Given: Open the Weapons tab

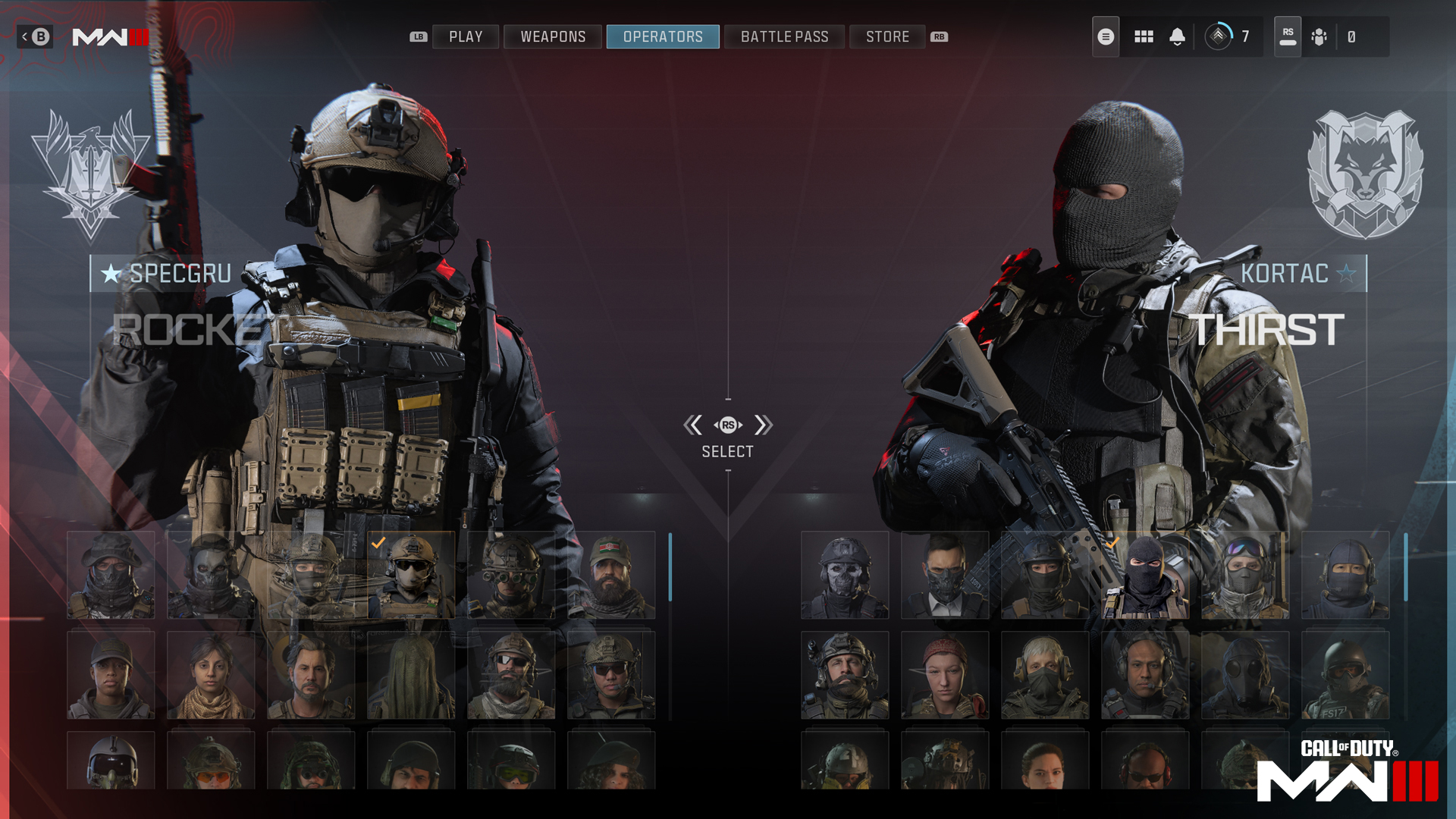Looking at the screenshot, I should (x=553, y=36).
